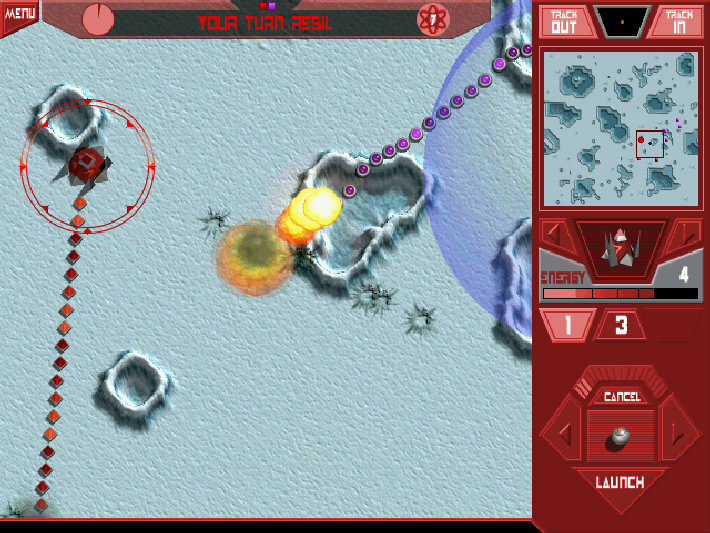Cycle to the previous unit with left arrow
Viewport: 710px width, 533px height.
click(x=554, y=235)
